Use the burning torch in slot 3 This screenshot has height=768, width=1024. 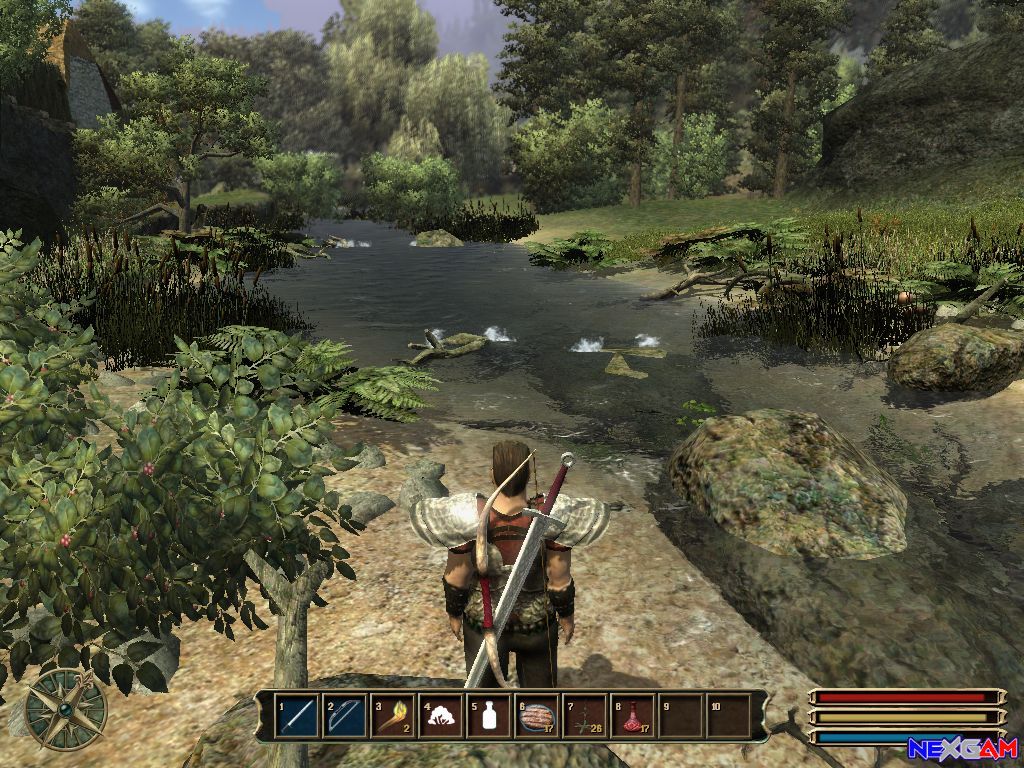click(394, 716)
